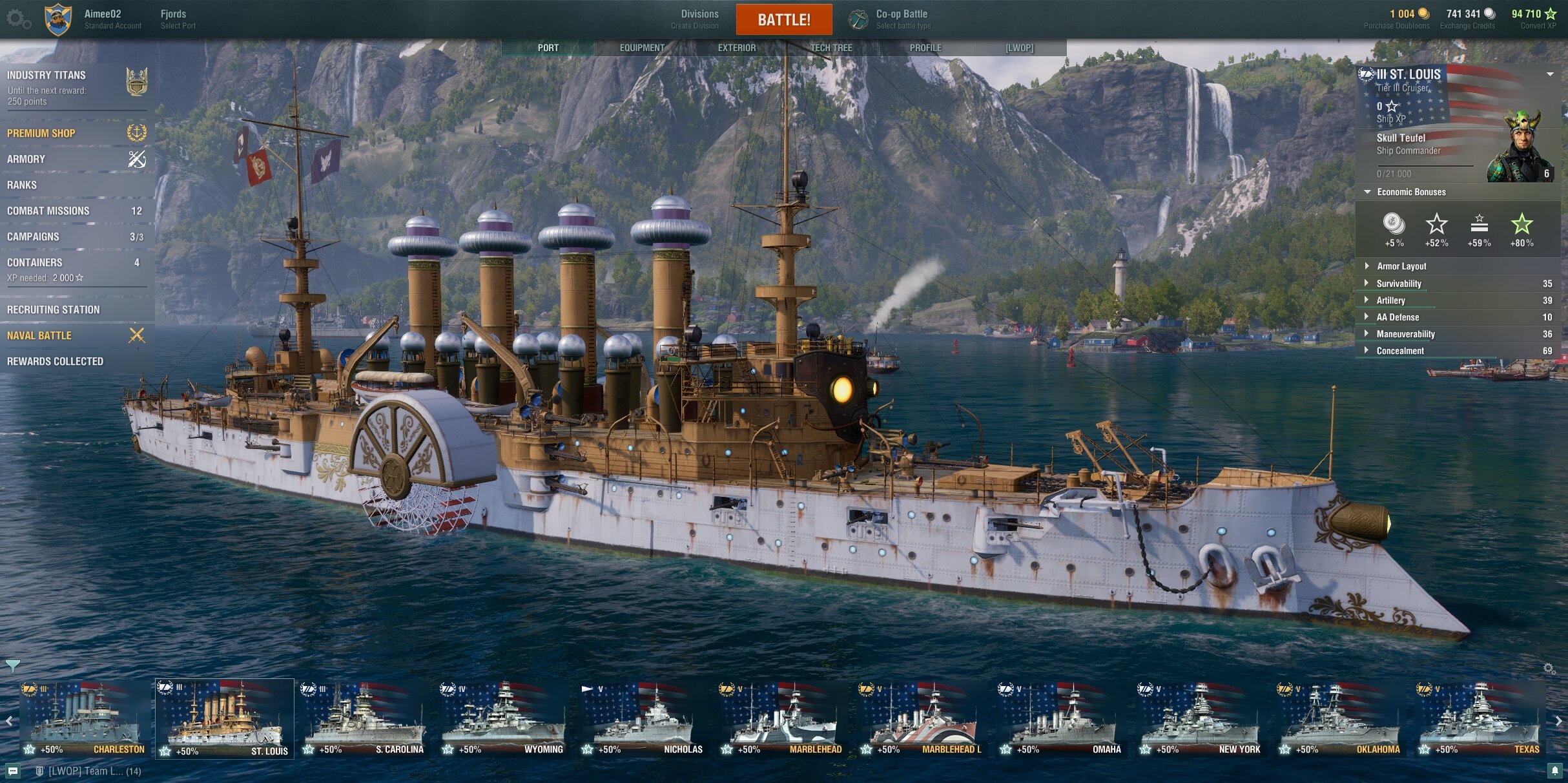The image size is (1568, 783).
Task: Switch to the Equipment tab
Action: coord(642,48)
